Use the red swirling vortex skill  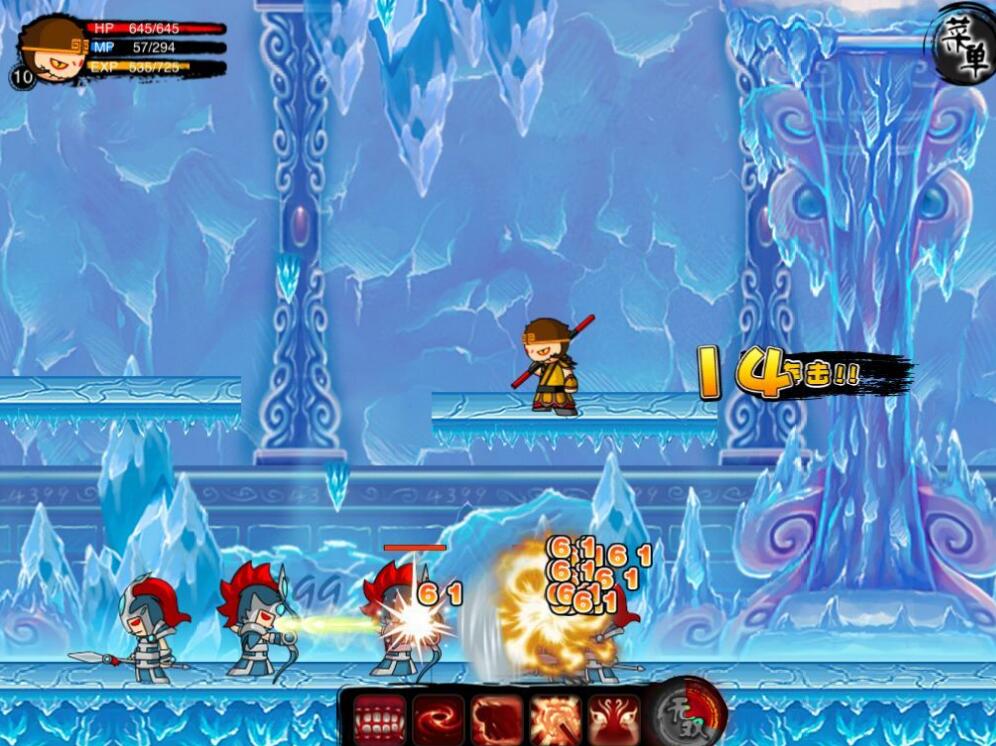(x=438, y=718)
